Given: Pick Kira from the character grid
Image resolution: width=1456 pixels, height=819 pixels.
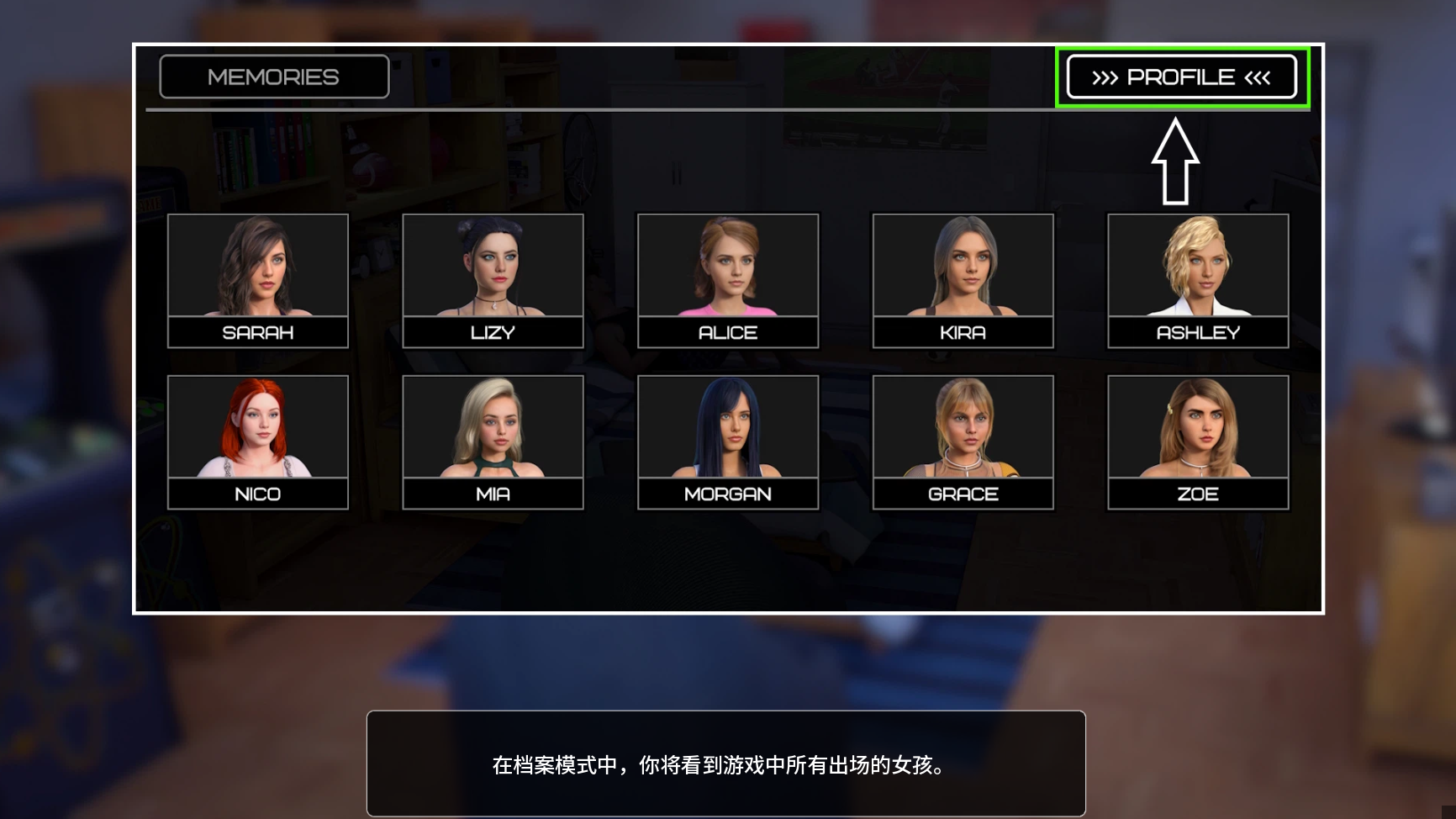Looking at the screenshot, I should pos(963,280).
